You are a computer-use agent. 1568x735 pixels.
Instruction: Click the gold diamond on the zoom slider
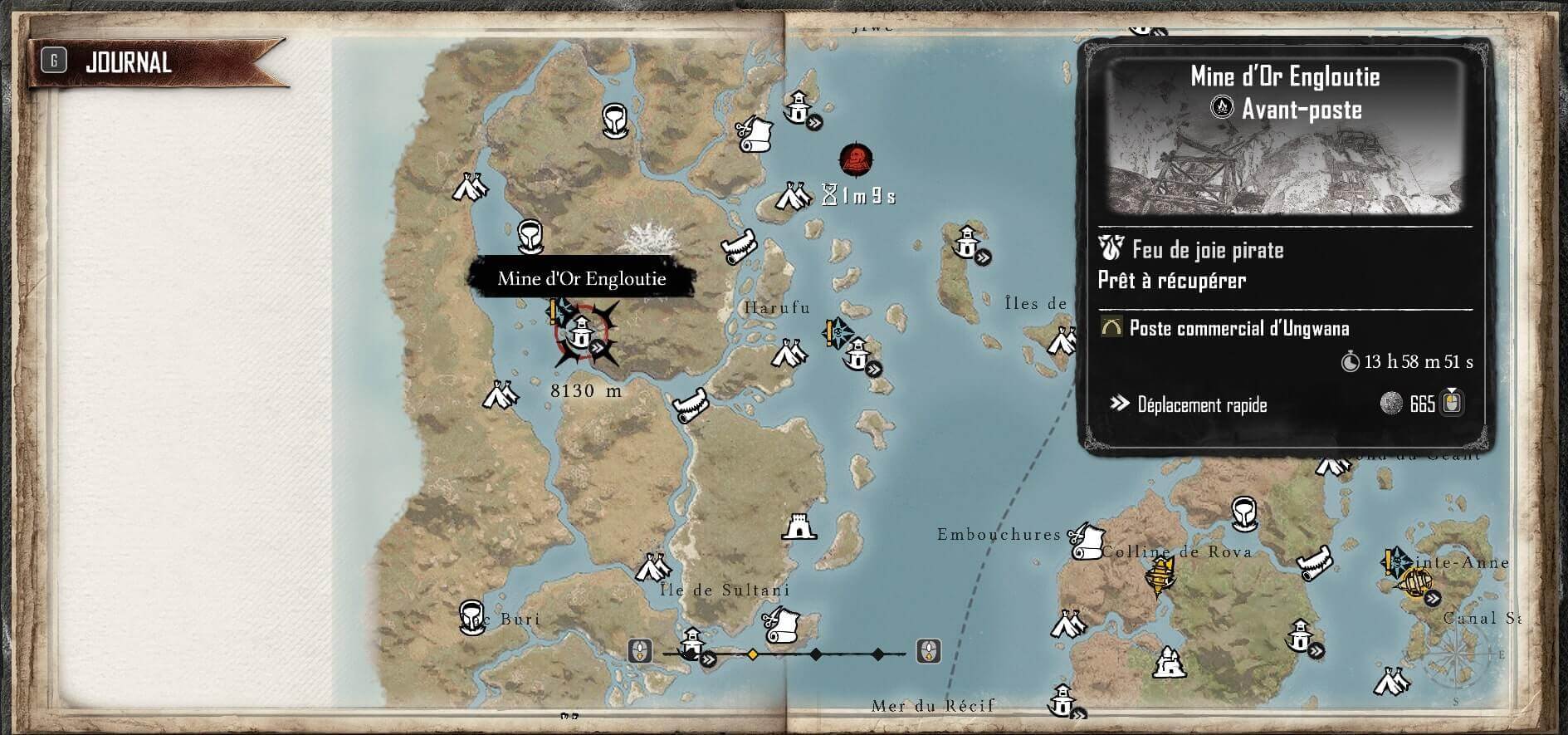tap(753, 654)
